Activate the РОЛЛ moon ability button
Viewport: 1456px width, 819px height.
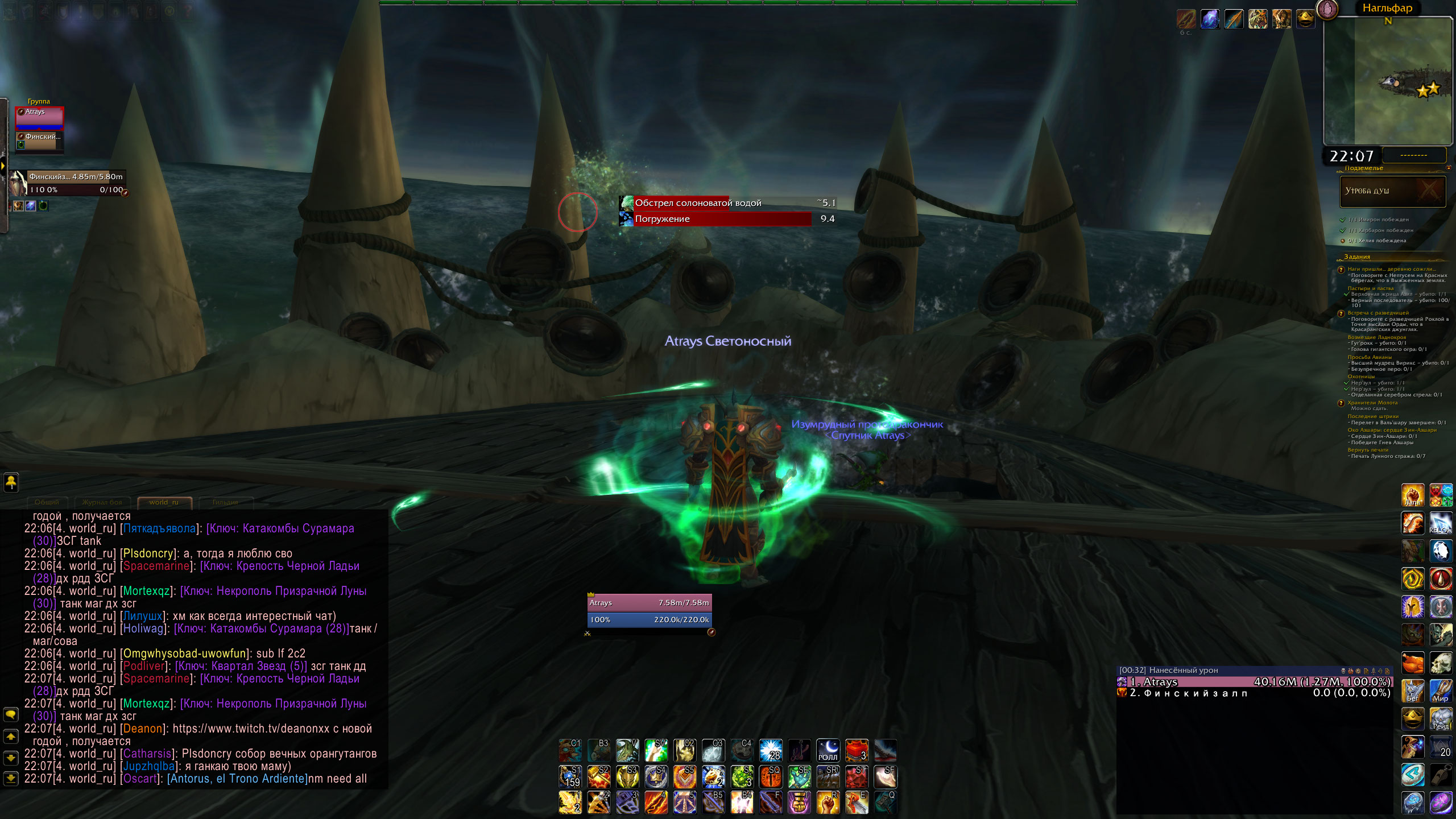coord(828,751)
